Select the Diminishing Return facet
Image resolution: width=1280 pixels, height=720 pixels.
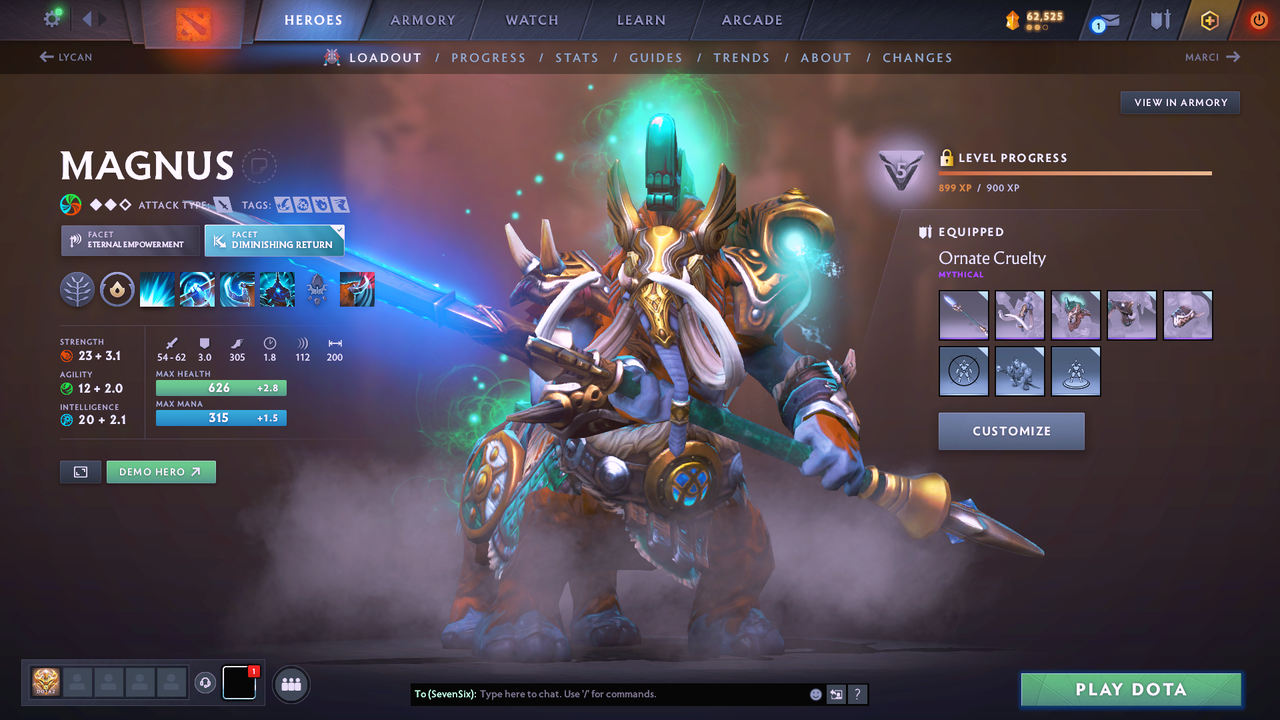[x=274, y=240]
